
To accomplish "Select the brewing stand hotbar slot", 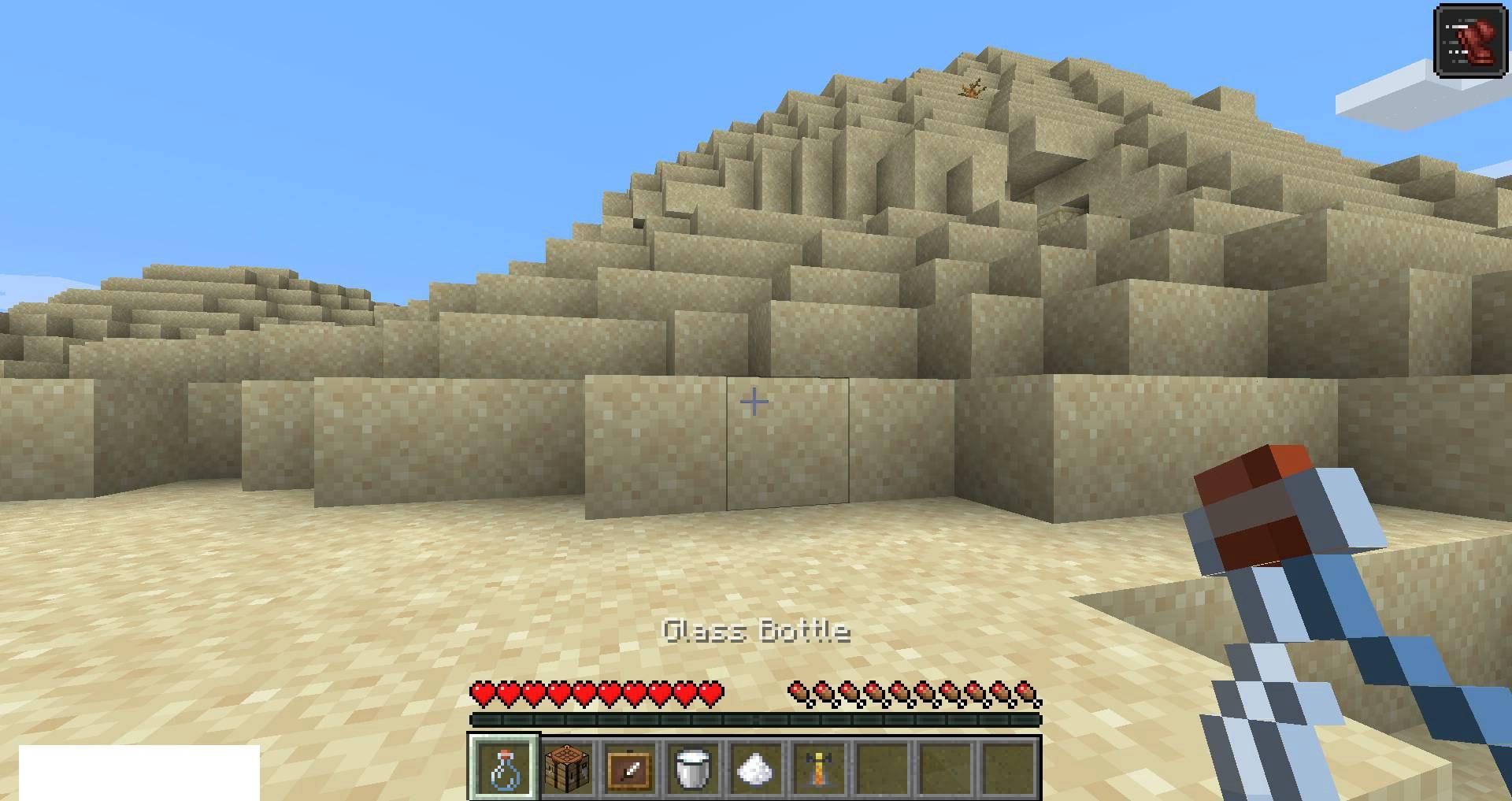I will tap(819, 767).
